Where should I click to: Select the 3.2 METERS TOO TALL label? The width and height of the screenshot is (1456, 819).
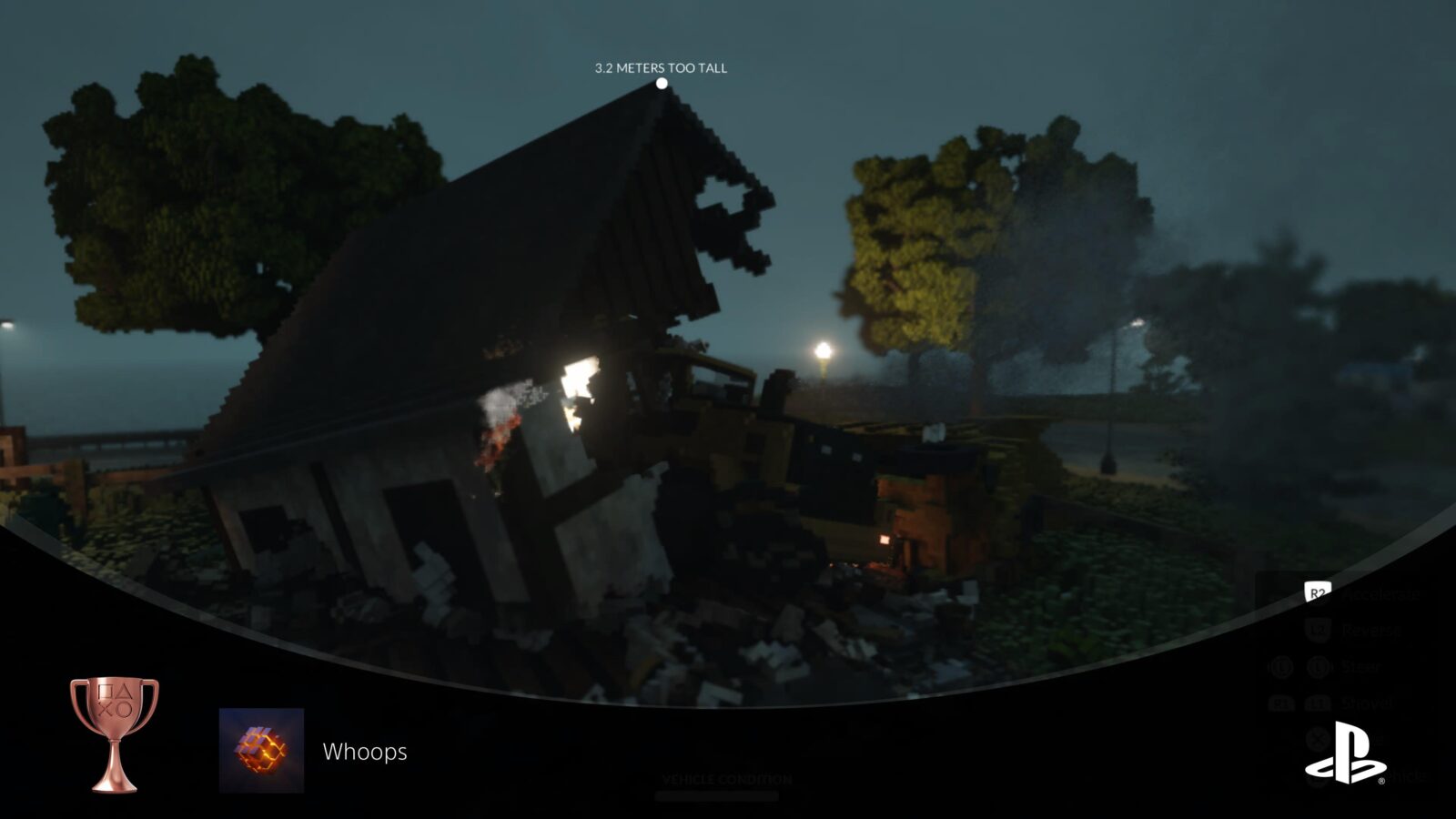tap(661, 66)
